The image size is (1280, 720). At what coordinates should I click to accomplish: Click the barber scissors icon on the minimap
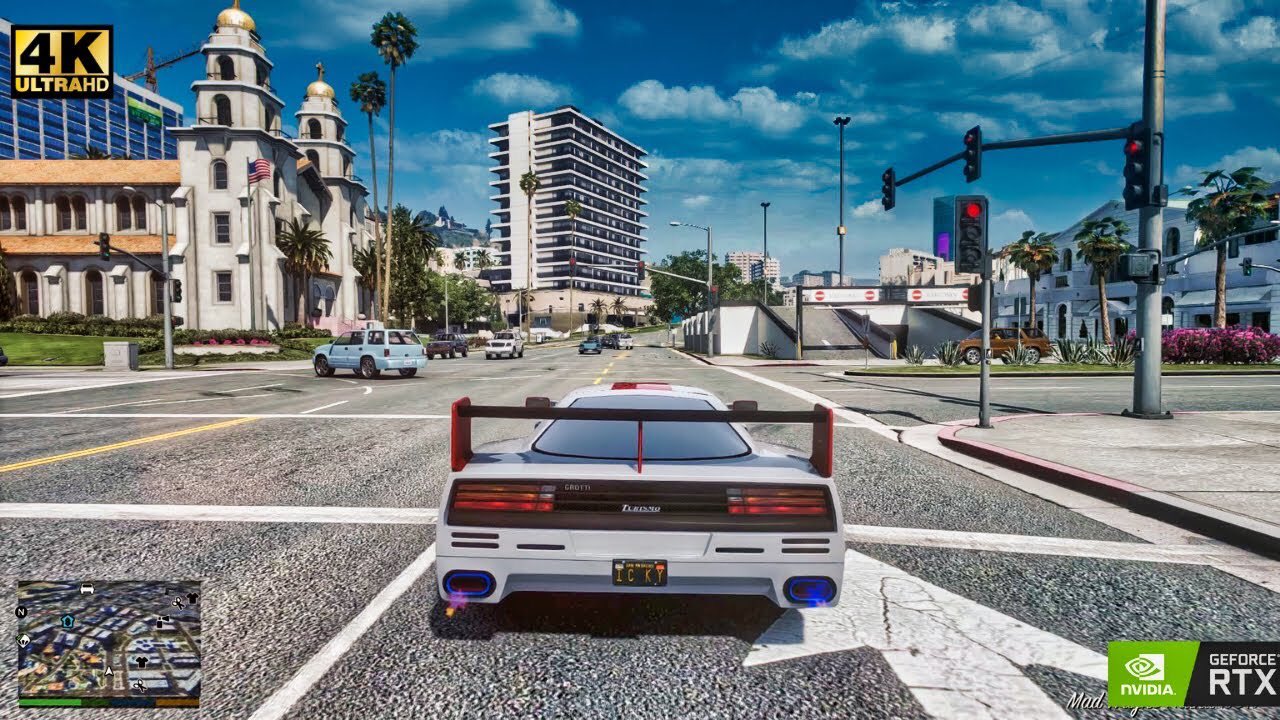[x=140, y=685]
